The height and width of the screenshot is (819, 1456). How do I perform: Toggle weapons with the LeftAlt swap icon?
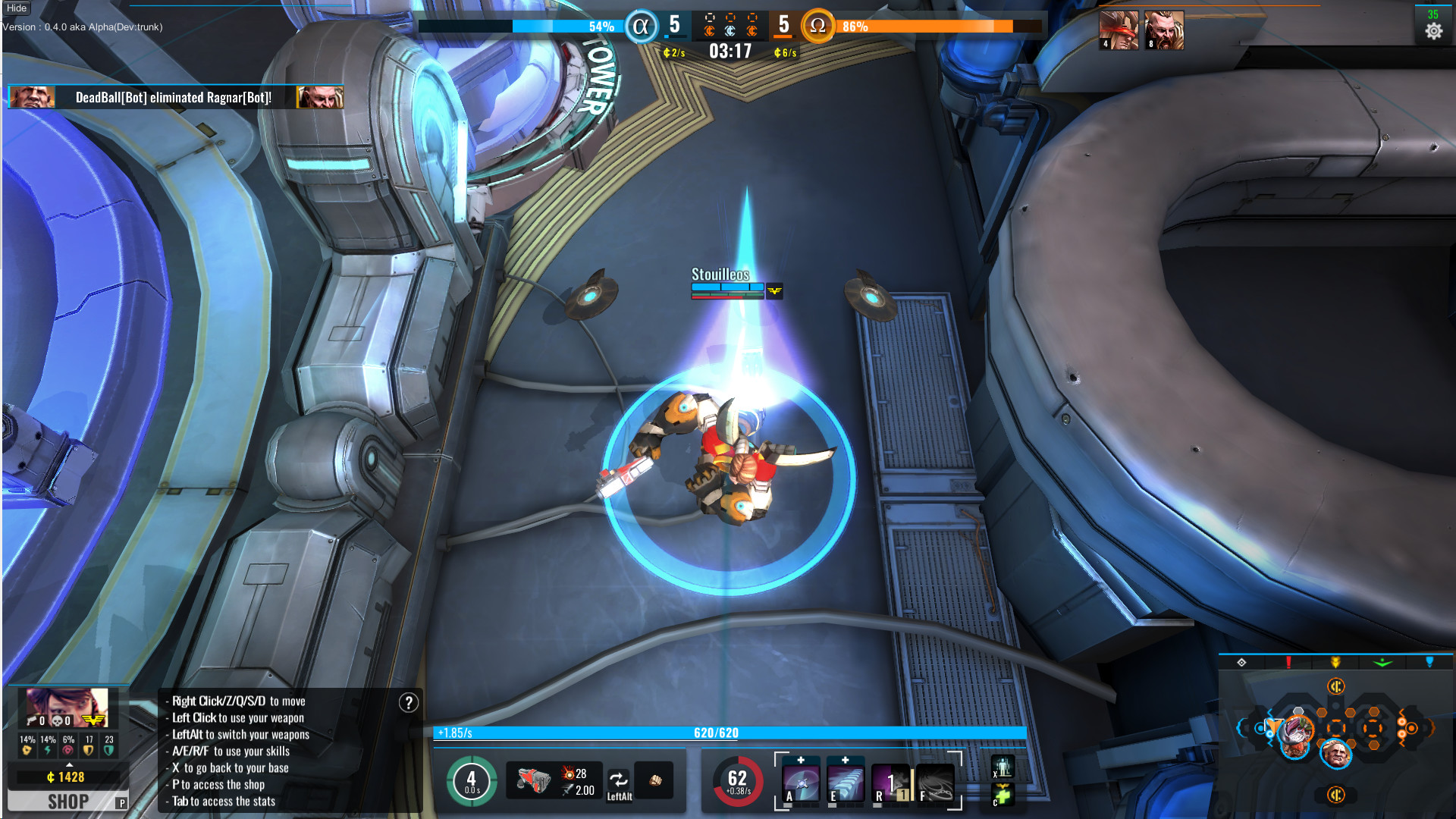(620, 780)
